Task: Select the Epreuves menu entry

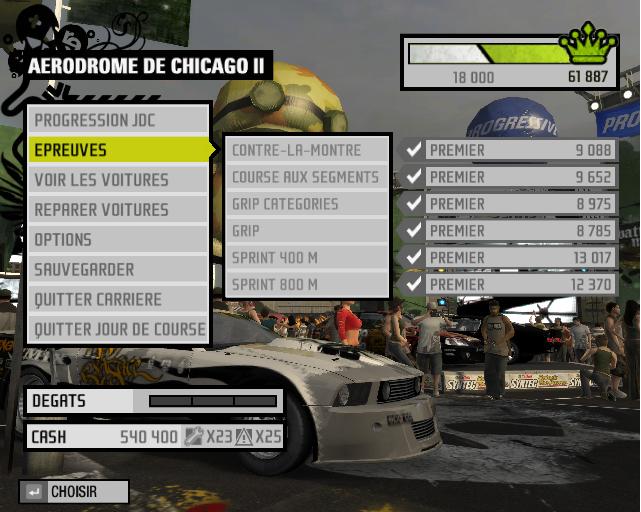Action: tap(118, 150)
